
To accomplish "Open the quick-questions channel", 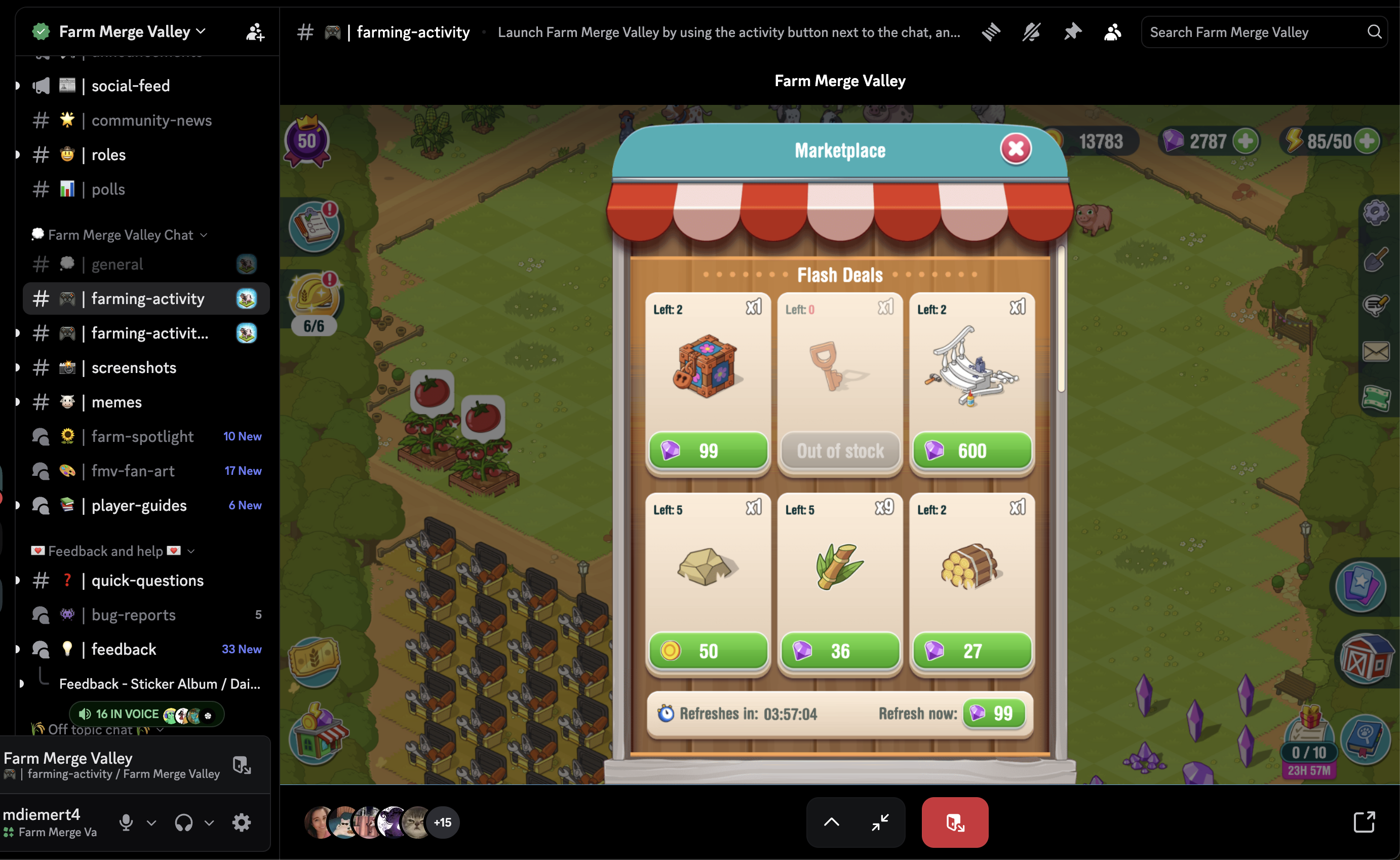I will tap(147, 580).
